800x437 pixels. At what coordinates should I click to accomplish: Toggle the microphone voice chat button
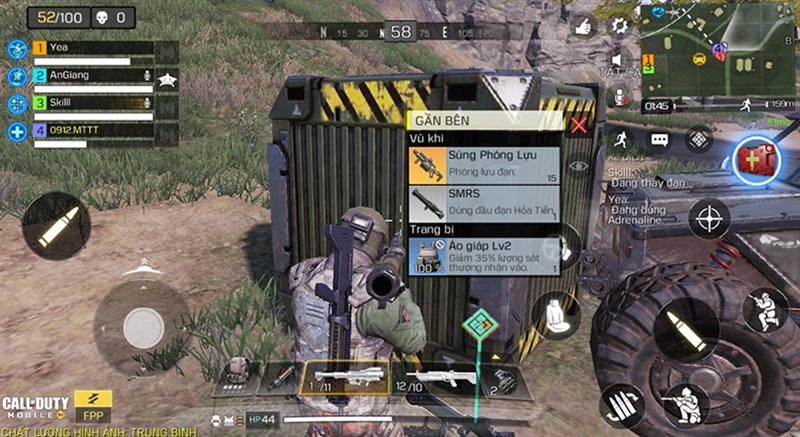tap(619, 98)
